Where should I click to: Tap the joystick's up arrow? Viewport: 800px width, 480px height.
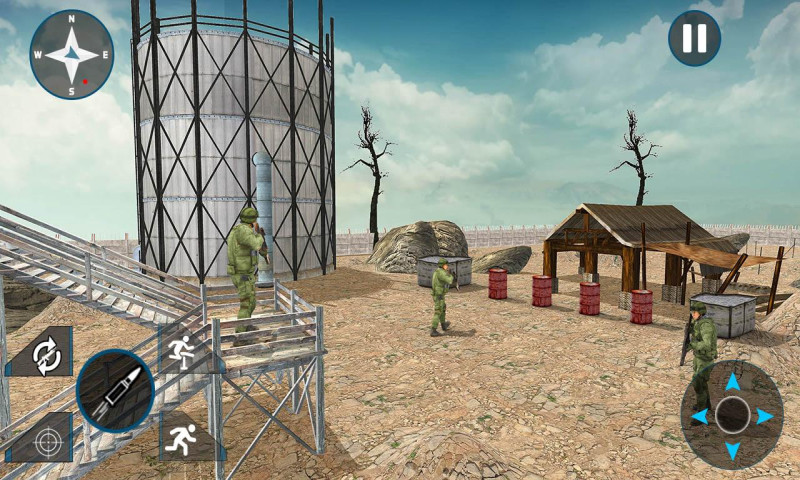click(732, 381)
